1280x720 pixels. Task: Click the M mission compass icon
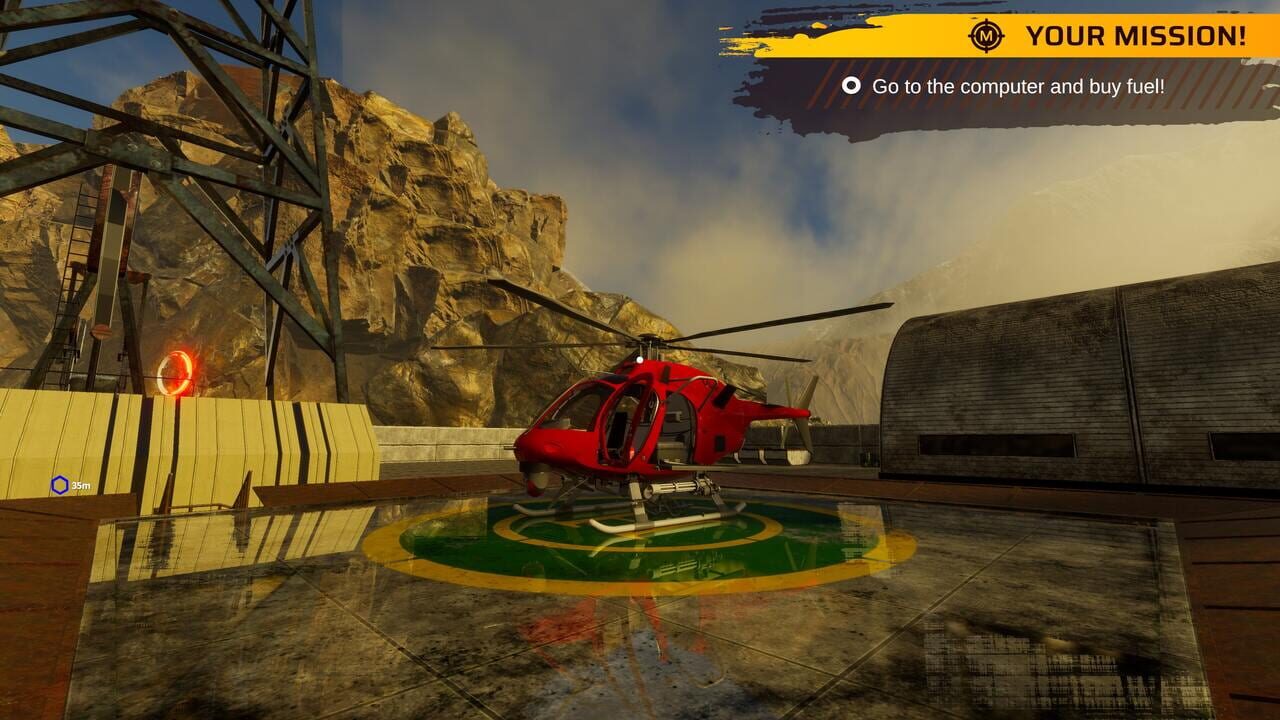pyautogui.click(x=985, y=37)
